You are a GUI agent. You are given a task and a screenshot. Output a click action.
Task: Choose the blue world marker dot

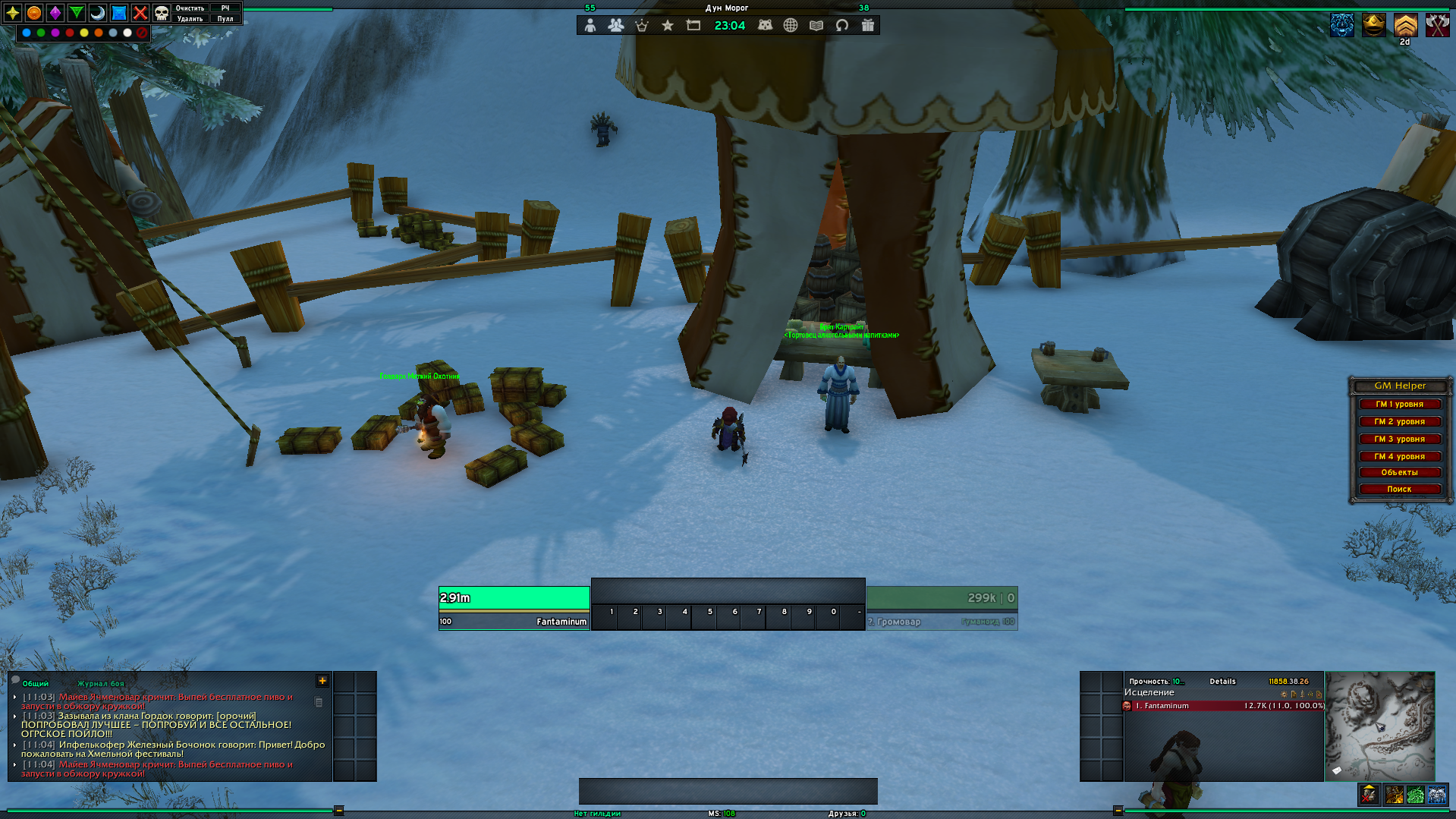point(27,33)
